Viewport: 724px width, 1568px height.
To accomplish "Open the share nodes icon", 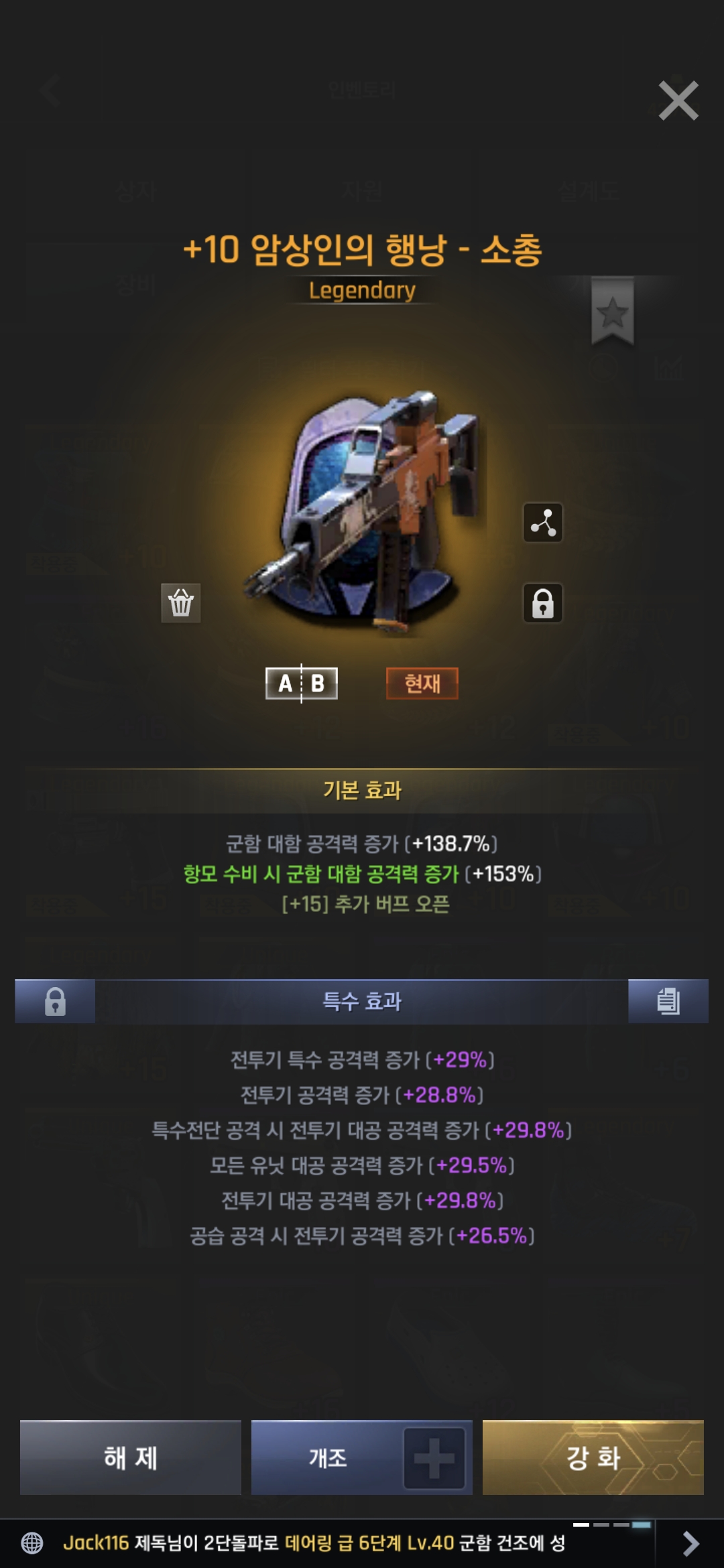I will [x=542, y=523].
